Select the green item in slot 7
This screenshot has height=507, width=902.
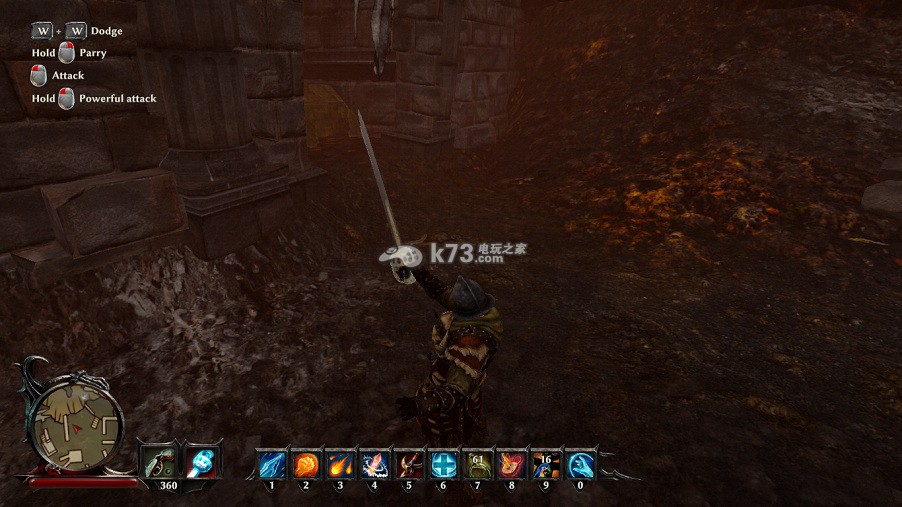(477, 465)
